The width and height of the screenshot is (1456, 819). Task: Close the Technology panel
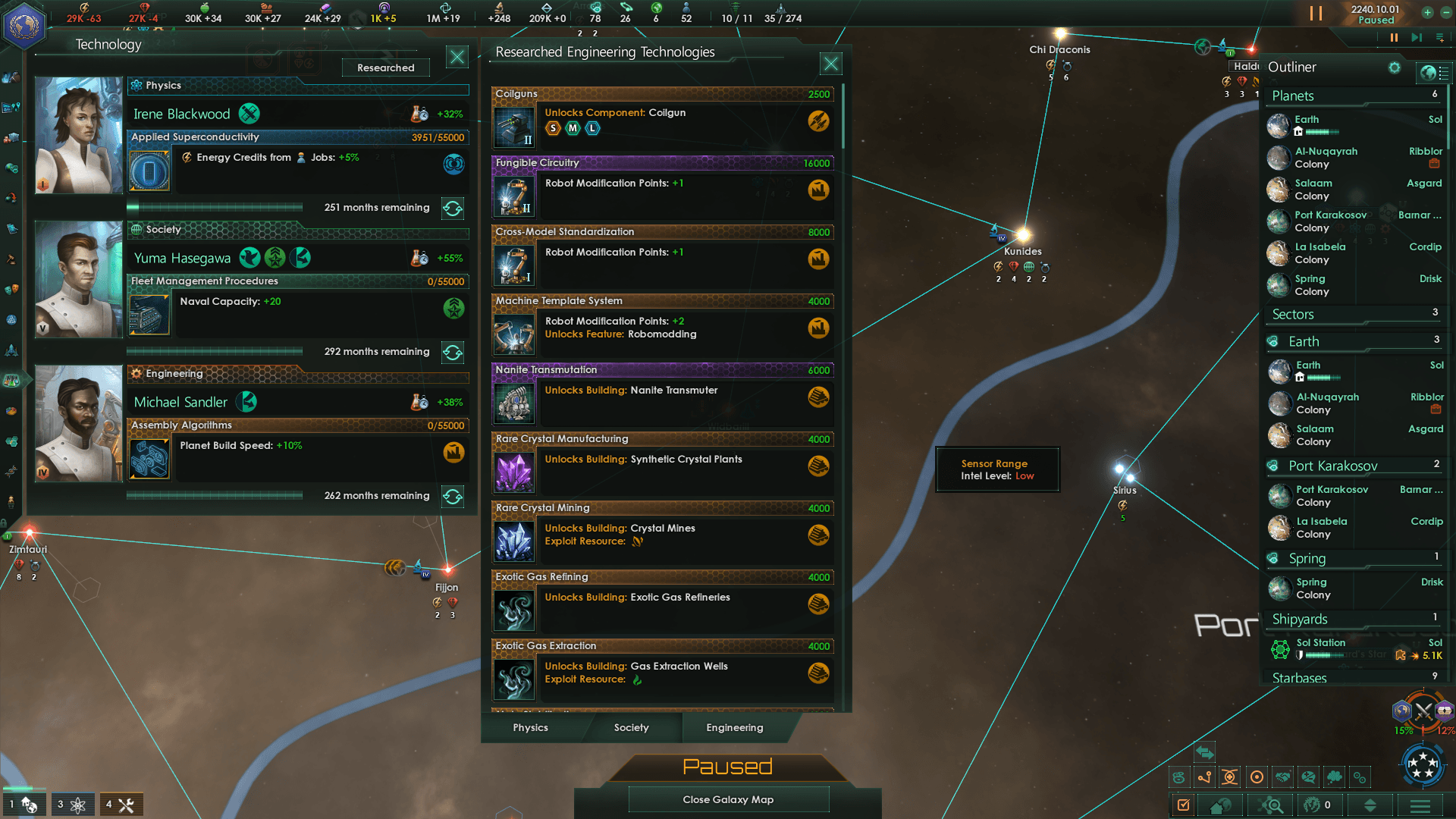pyautogui.click(x=457, y=57)
